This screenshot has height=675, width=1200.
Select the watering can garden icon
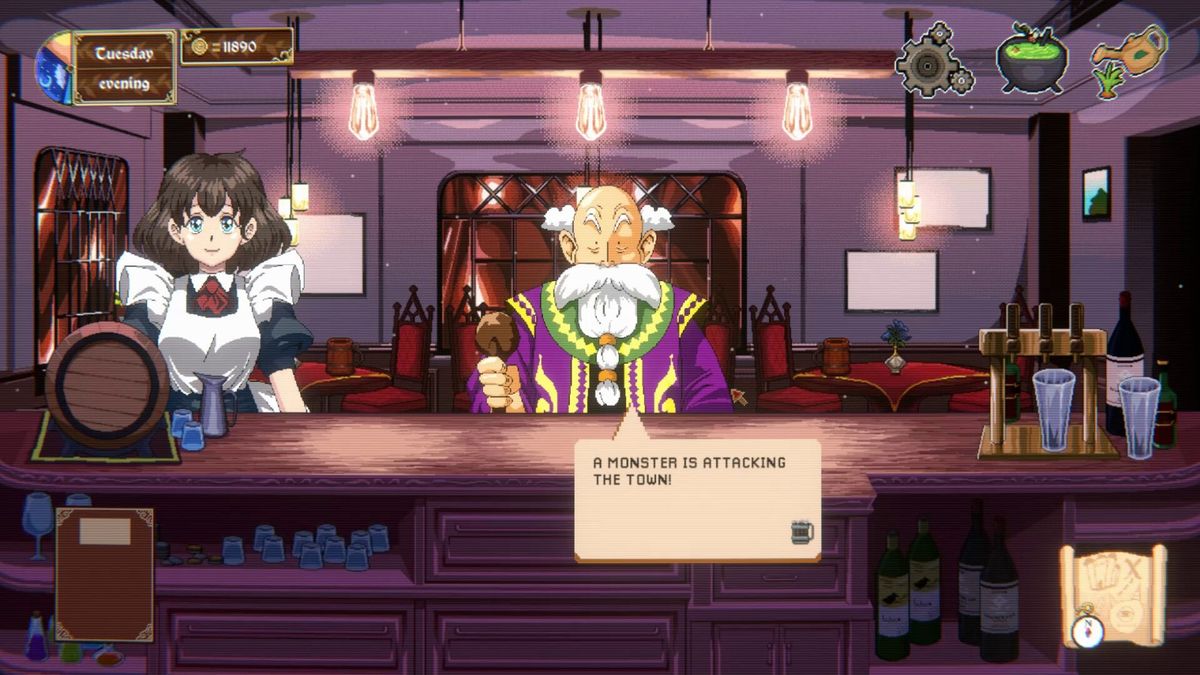coord(1128,60)
